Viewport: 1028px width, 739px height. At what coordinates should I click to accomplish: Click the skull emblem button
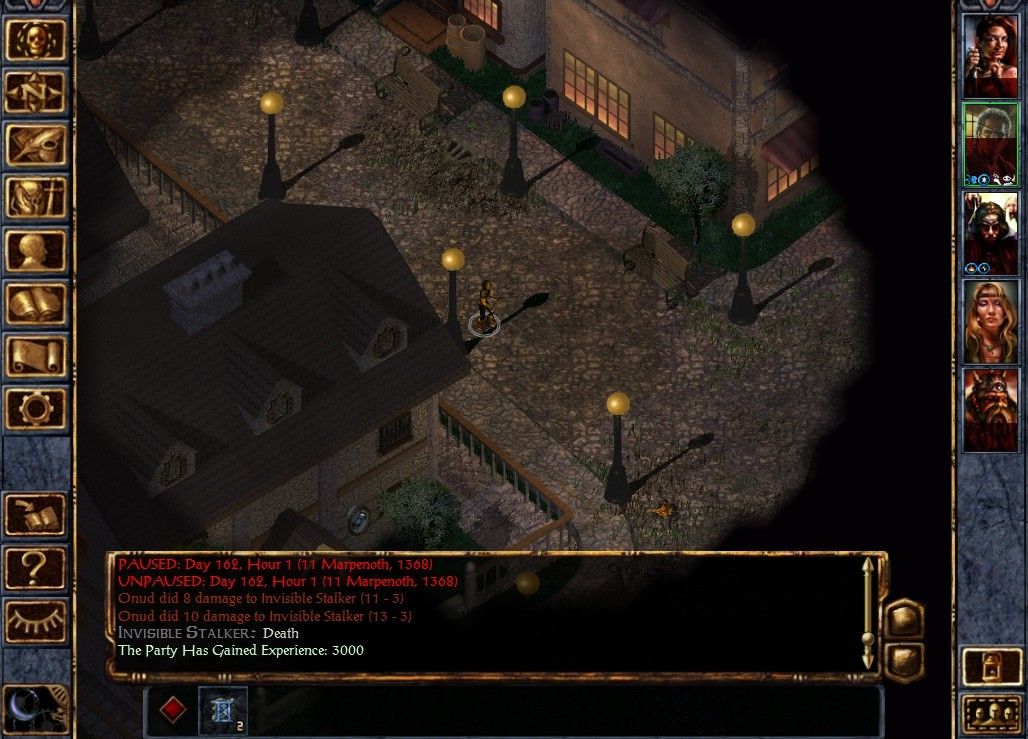36,40
